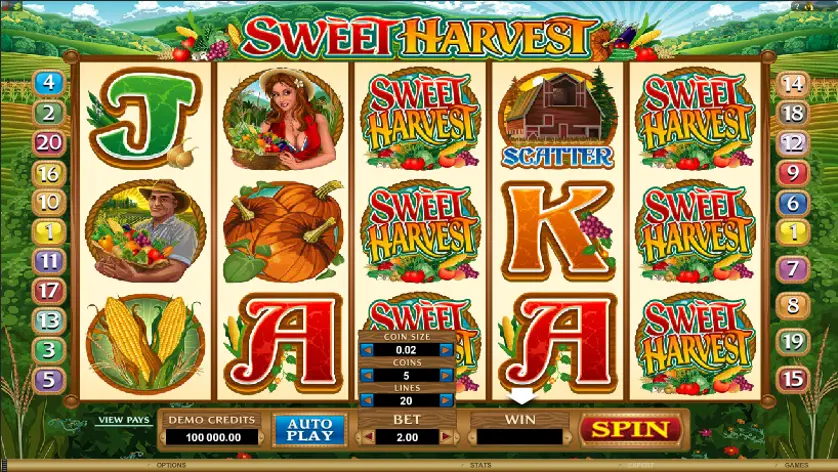Screen dimensions: 838x472
Task: Spin the reels with the SPIN button
Action: coord(631,430)
